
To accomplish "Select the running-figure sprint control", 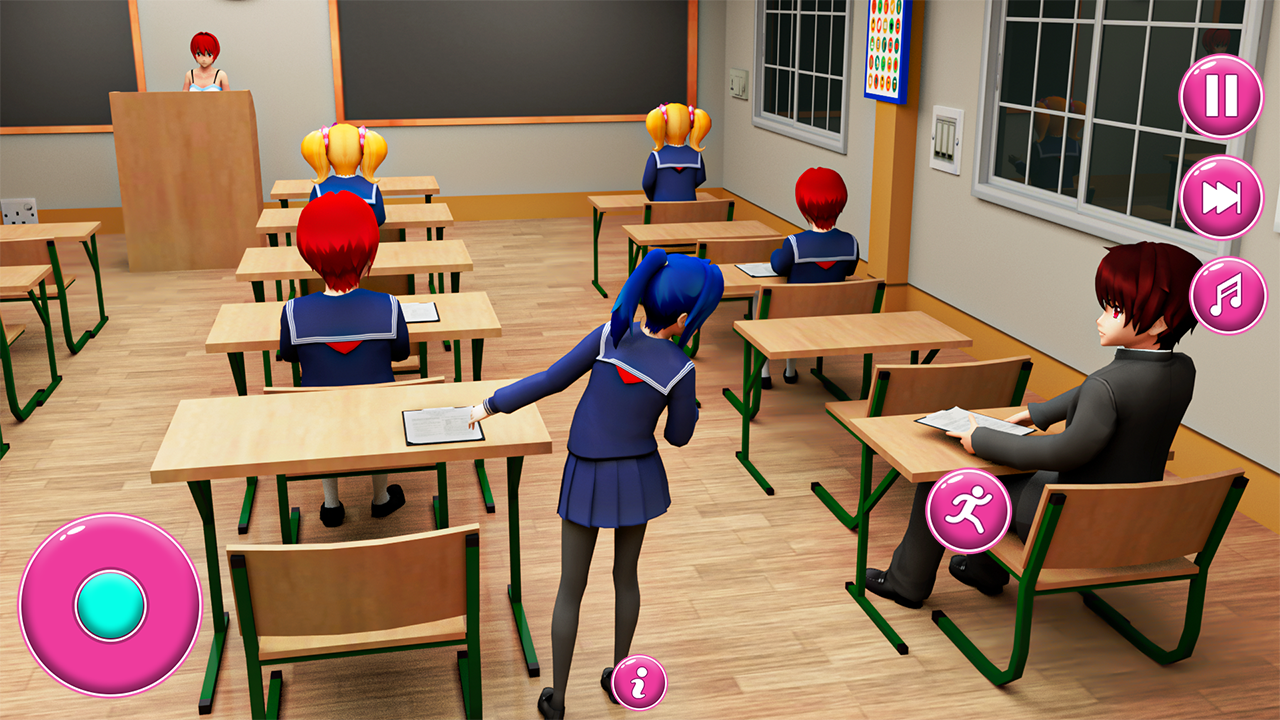I will click(966, 512).
